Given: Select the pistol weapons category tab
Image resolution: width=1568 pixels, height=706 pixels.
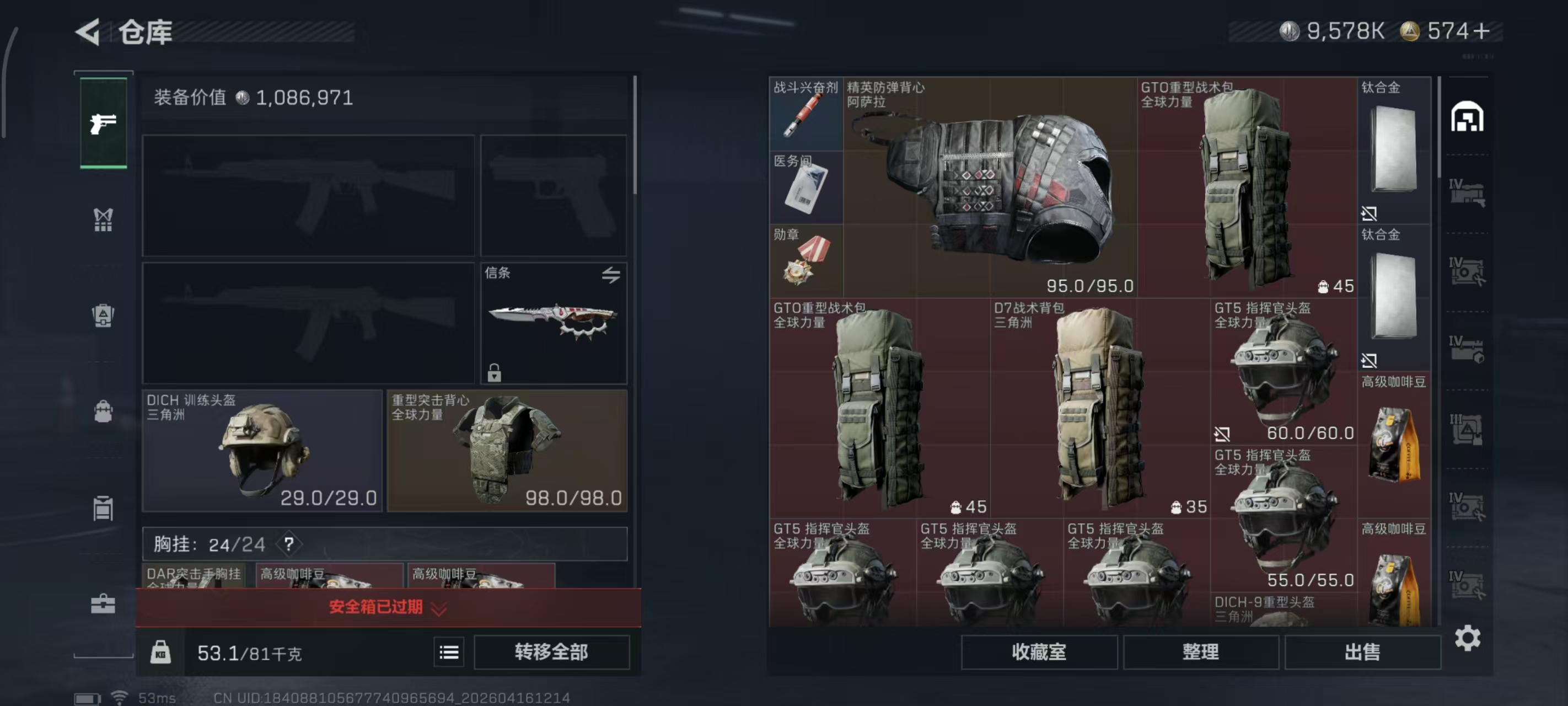Looking at the screenshot, I should click(104, 125).
